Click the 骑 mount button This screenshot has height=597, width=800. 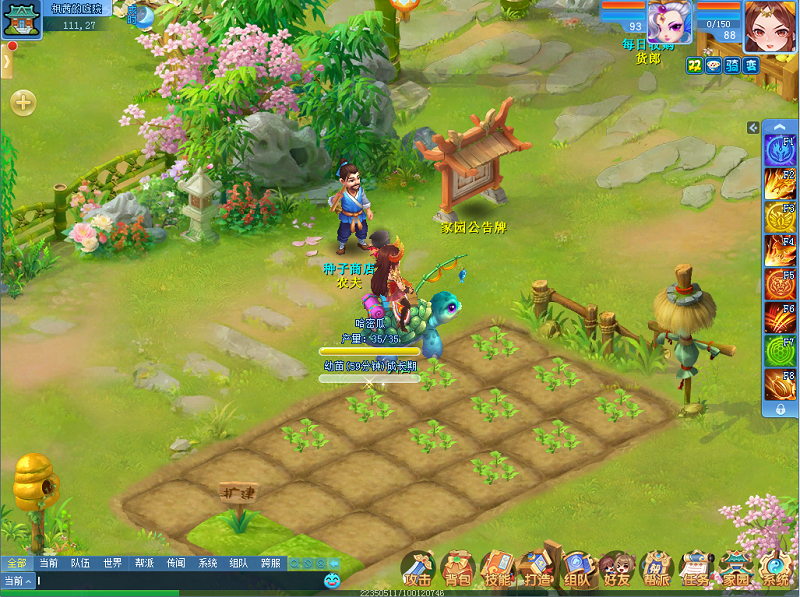coord(733,64)
